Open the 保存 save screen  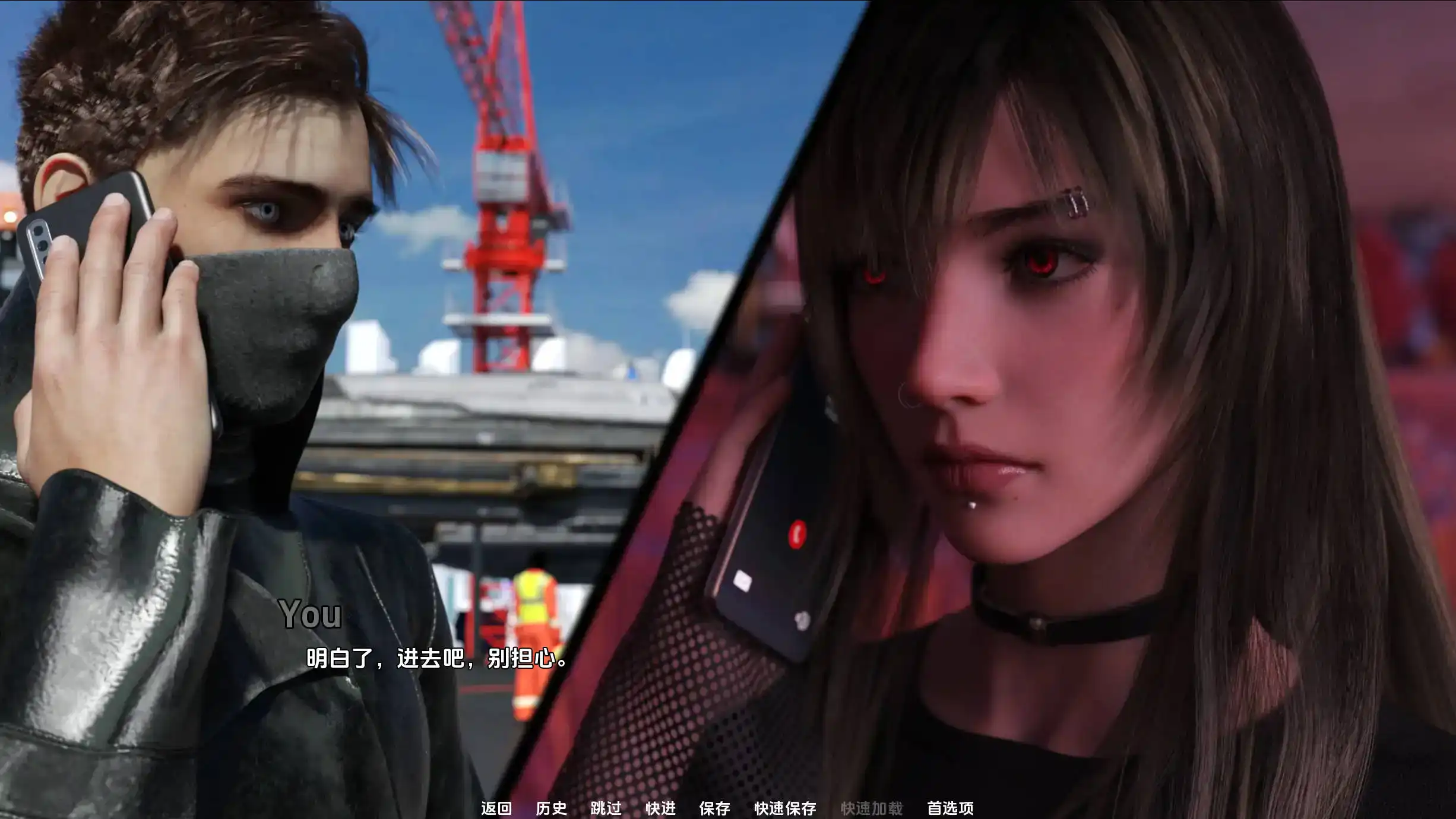tap(716, 809)
